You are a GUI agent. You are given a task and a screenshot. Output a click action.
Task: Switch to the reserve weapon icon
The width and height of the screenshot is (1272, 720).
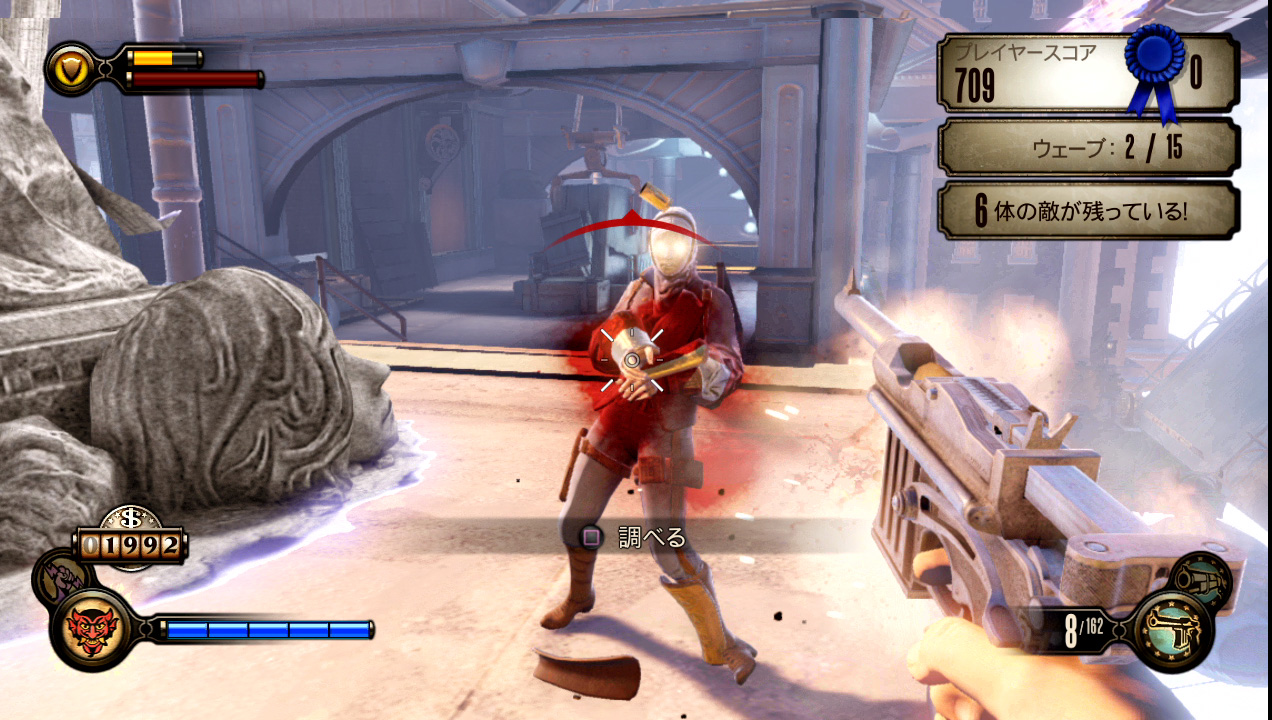[1200, 579]
